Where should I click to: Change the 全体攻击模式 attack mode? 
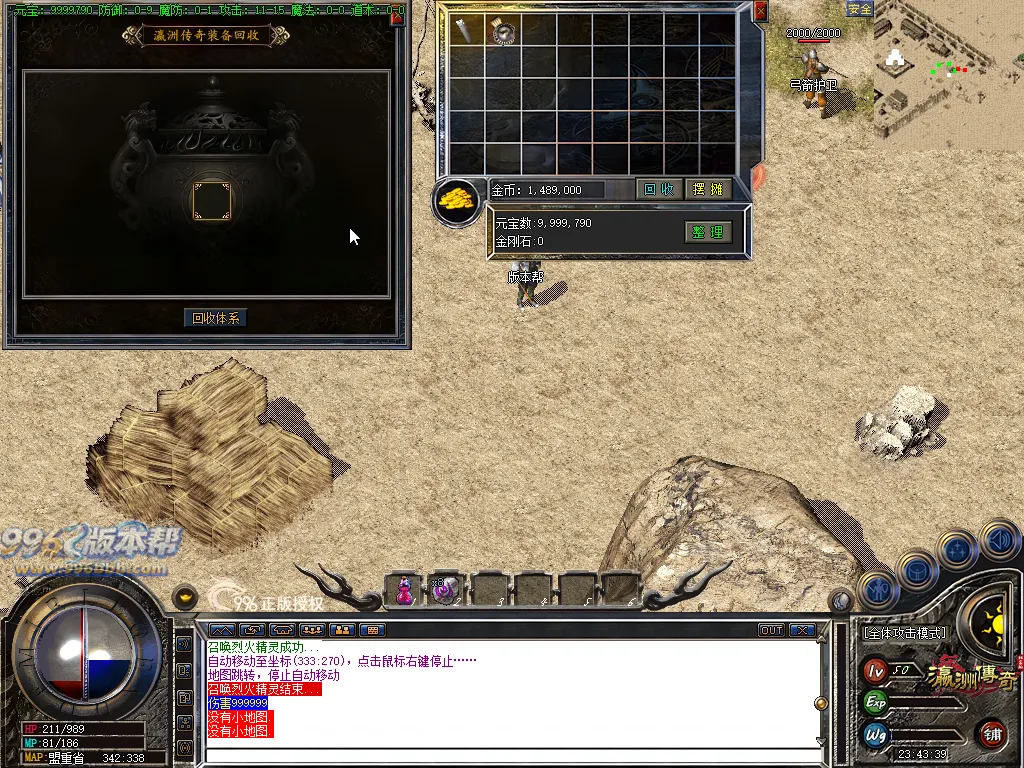(904, 633)
